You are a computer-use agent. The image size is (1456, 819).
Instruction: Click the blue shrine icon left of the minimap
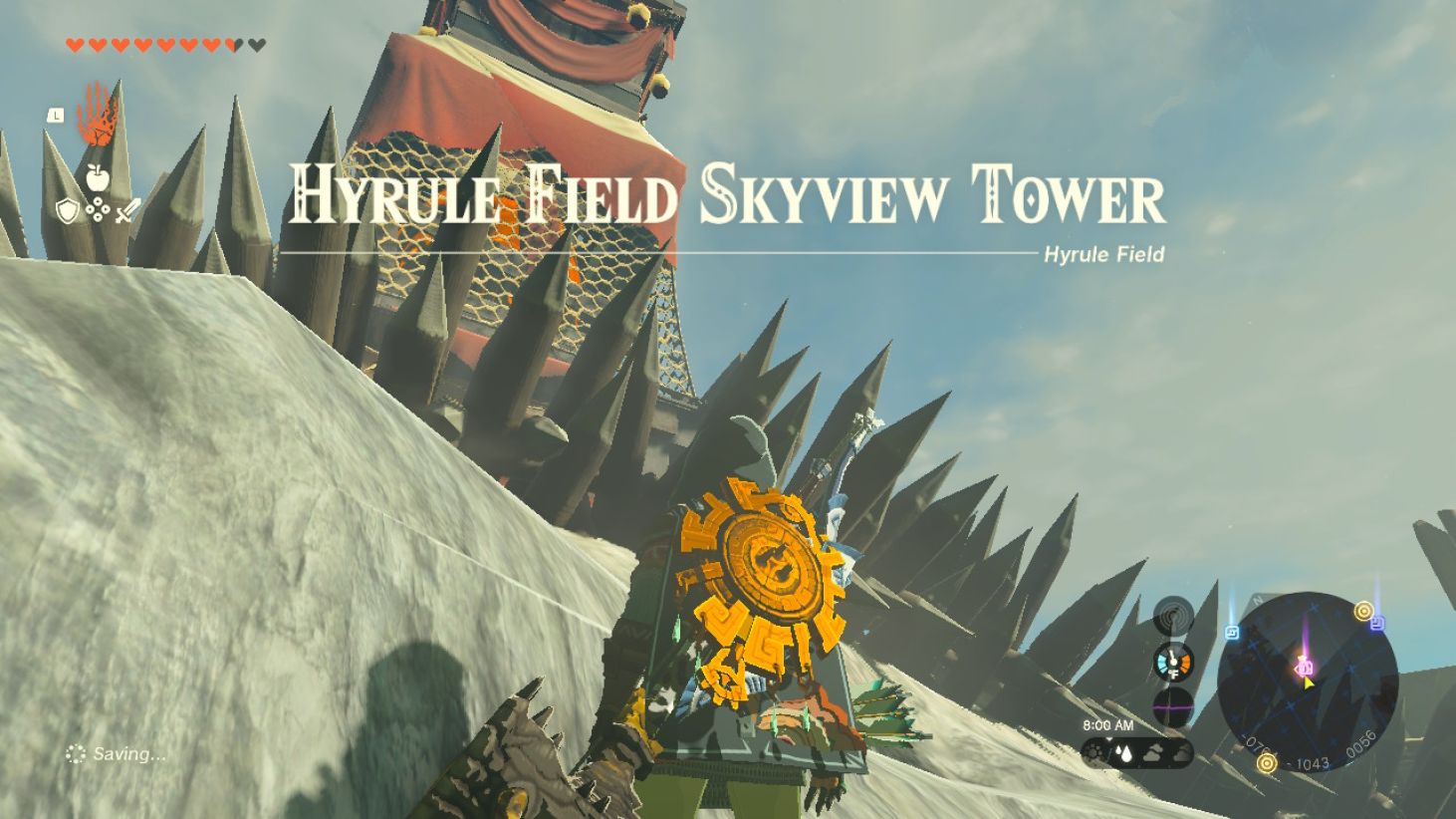coord(1232,631)
